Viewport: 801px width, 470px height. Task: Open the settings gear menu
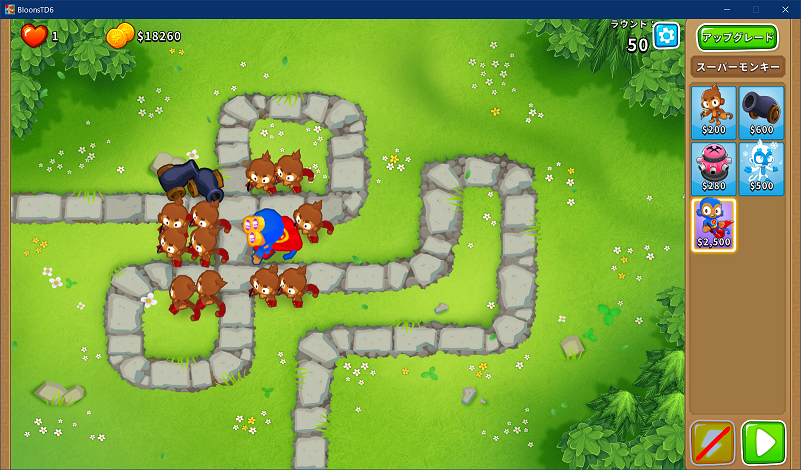click(666, 36)
